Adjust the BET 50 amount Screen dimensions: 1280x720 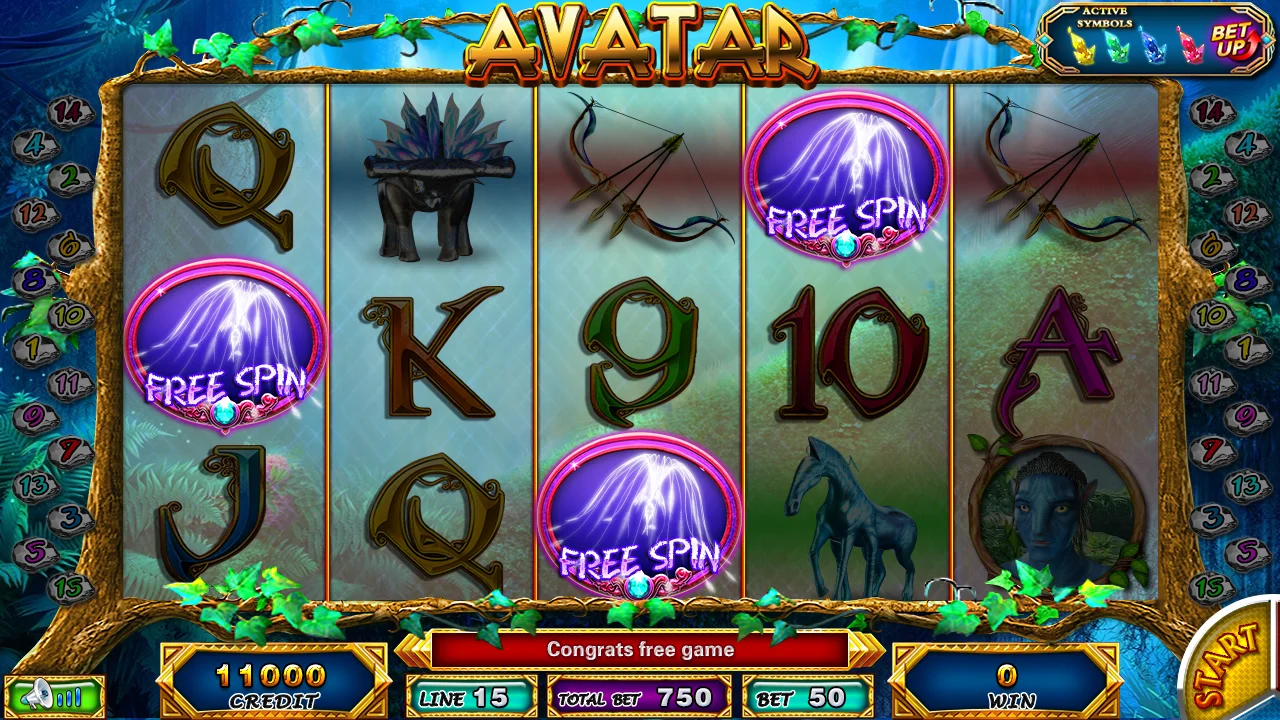[x=807, y=697]
